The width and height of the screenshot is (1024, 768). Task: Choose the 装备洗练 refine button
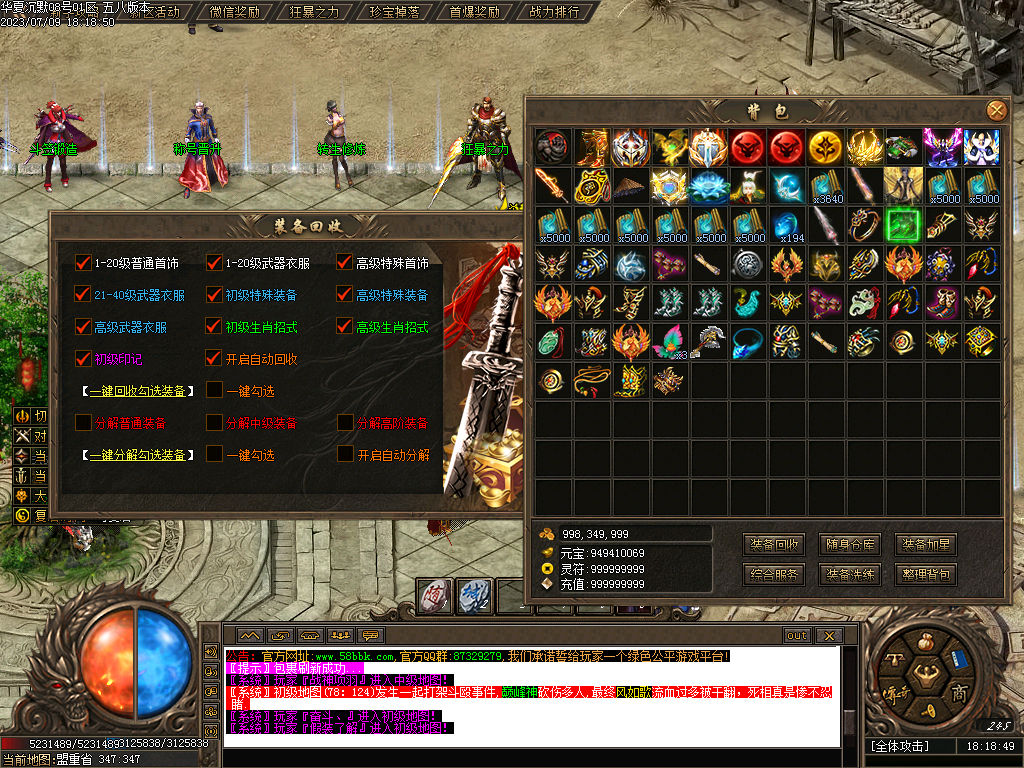[850, 575]
